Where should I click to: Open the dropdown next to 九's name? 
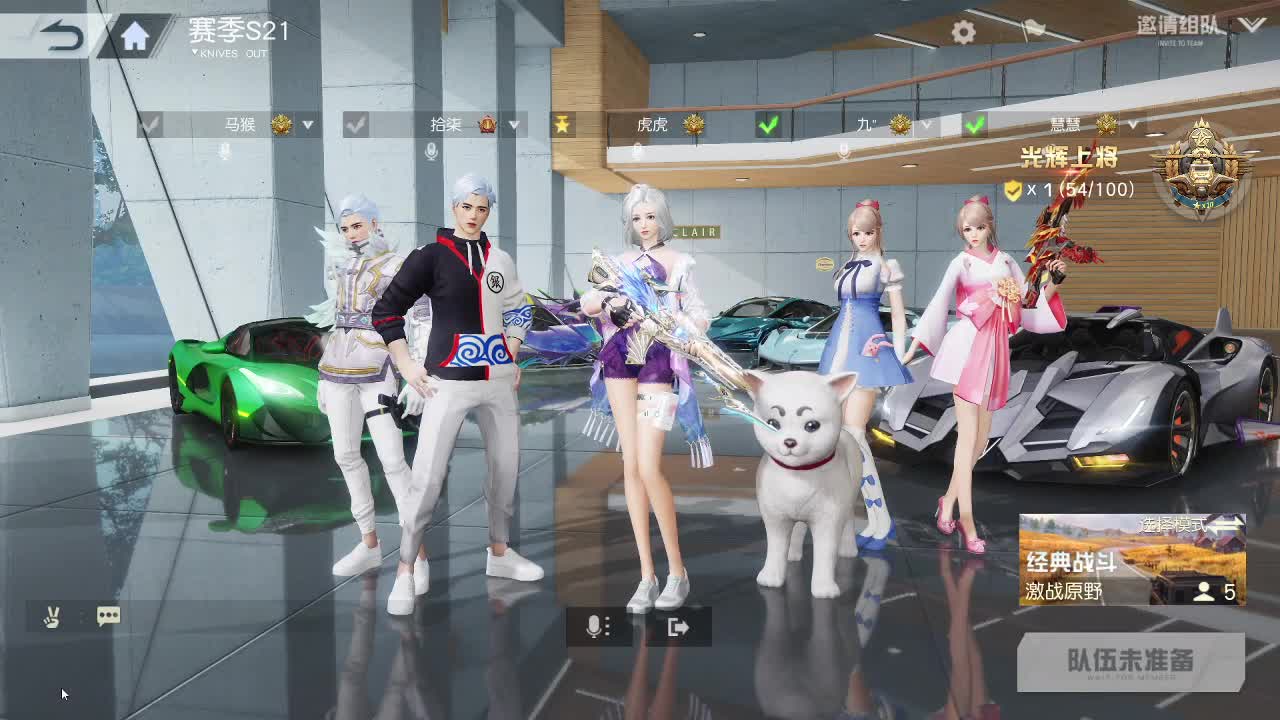point(924,126)
